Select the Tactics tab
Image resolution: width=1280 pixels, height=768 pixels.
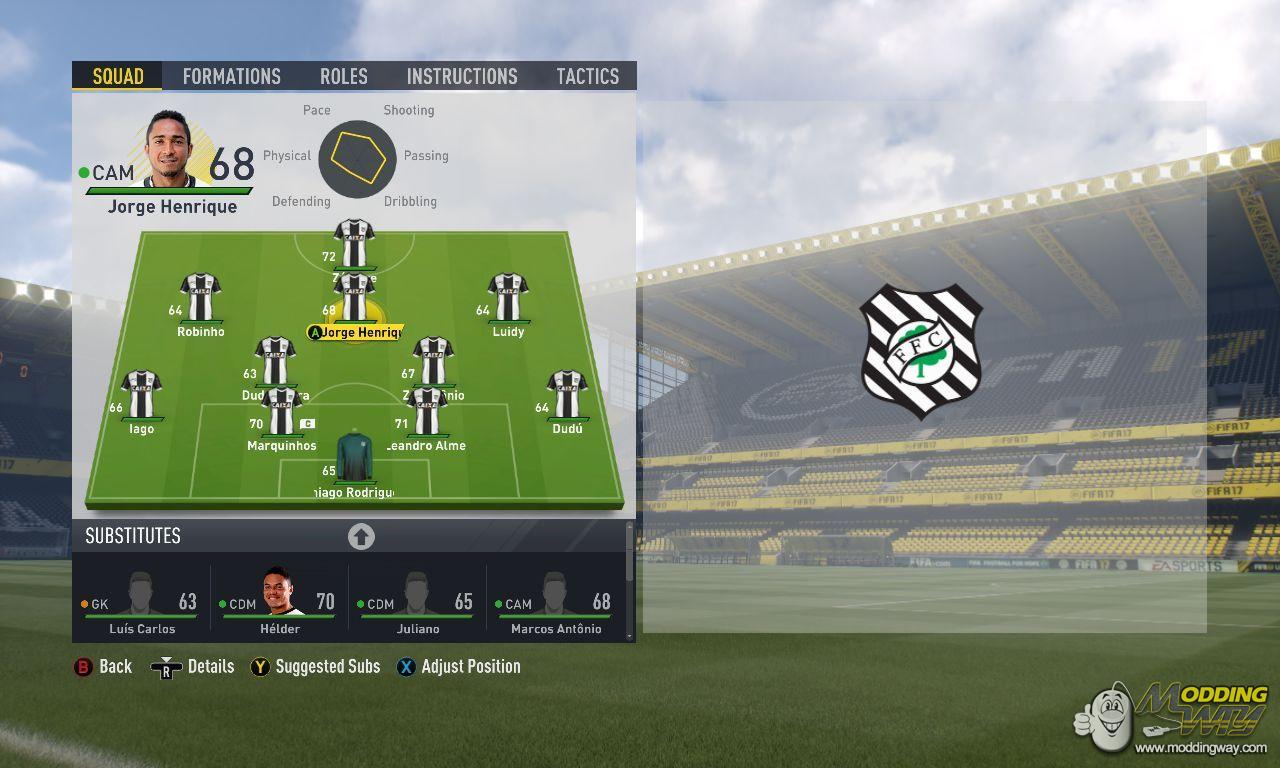(587, 76)
